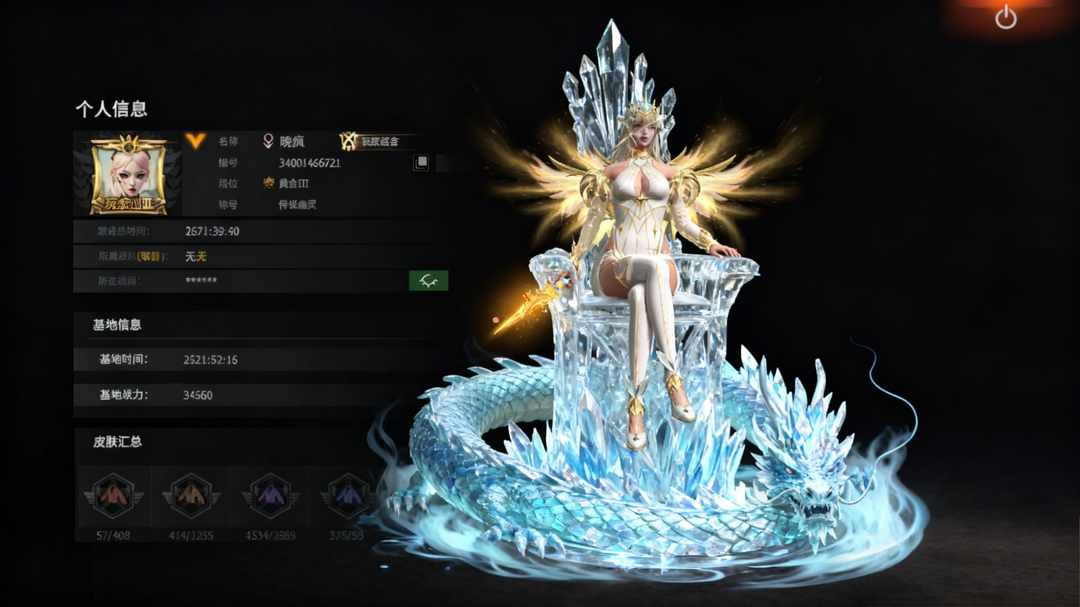Click the power button icon

[1005, 17]
